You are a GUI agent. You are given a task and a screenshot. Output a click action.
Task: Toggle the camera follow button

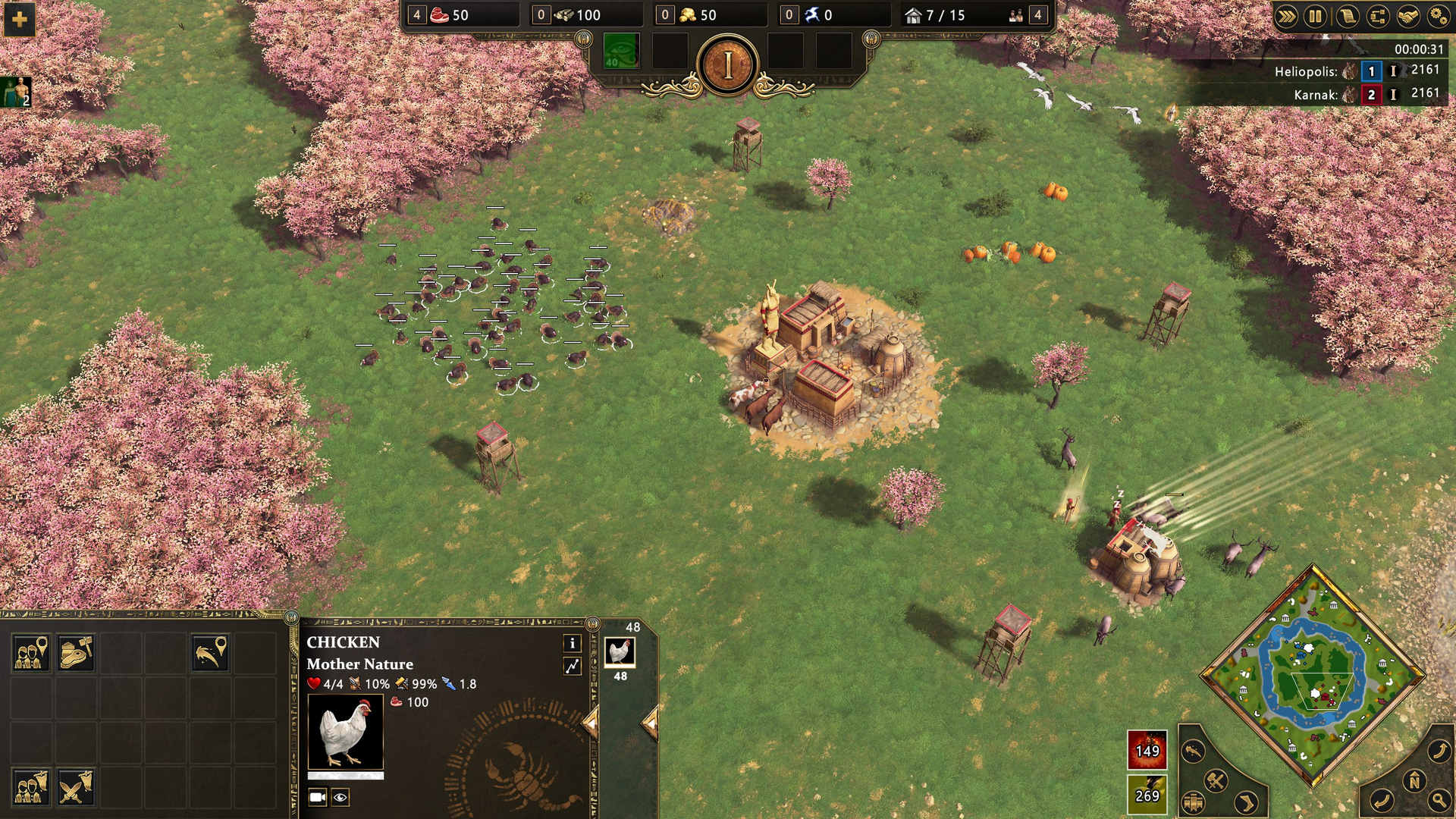click(x=317, y=797)
